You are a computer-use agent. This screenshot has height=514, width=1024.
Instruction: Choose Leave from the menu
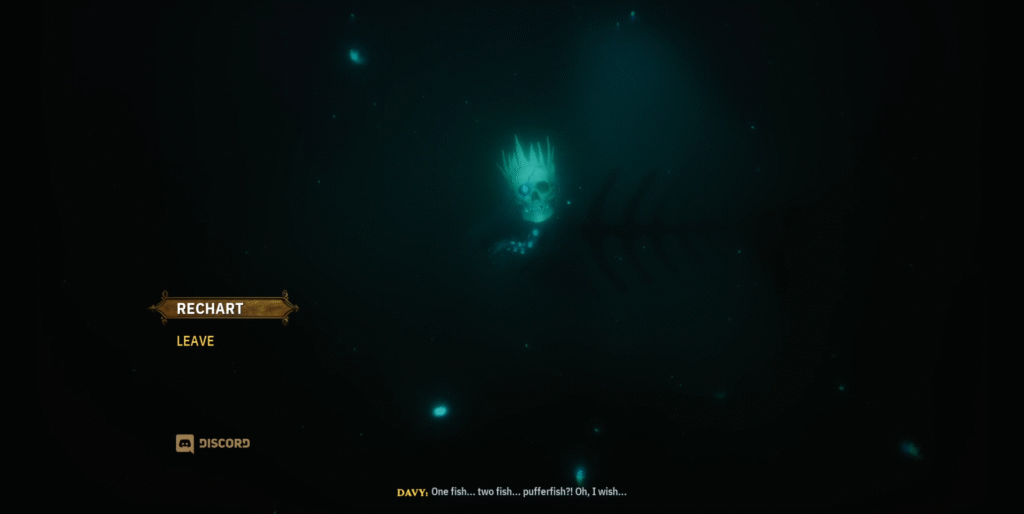coord(195,341)
